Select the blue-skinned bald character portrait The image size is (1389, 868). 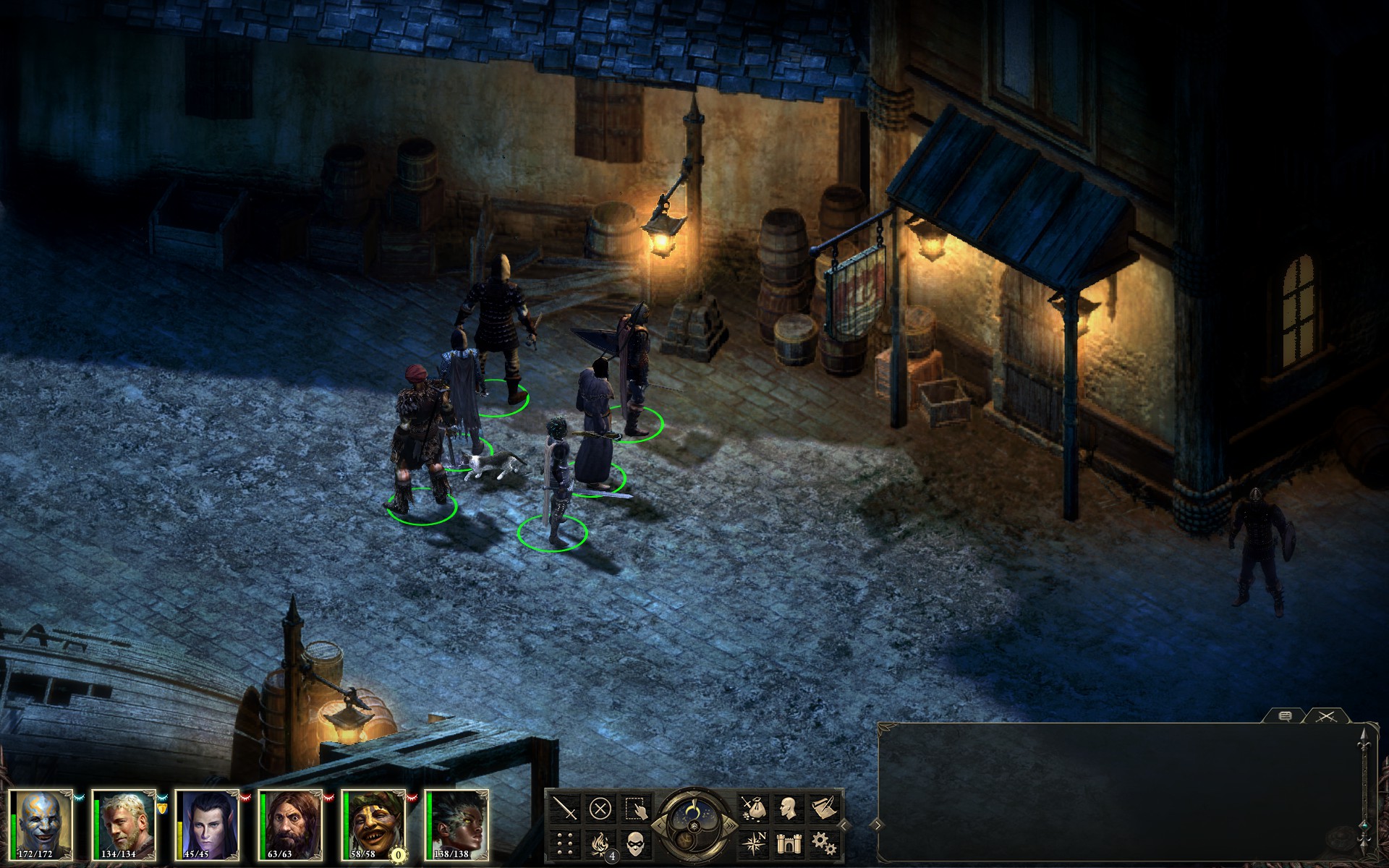[43, 825]
